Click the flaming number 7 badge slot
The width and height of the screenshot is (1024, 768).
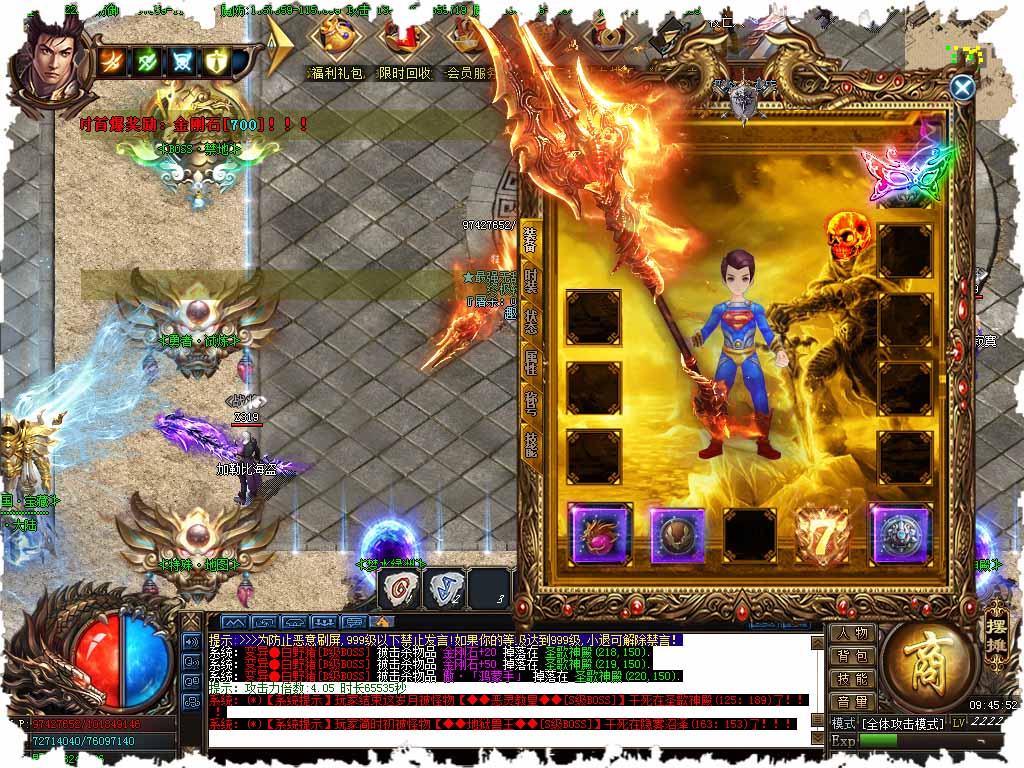pos(822,535)
